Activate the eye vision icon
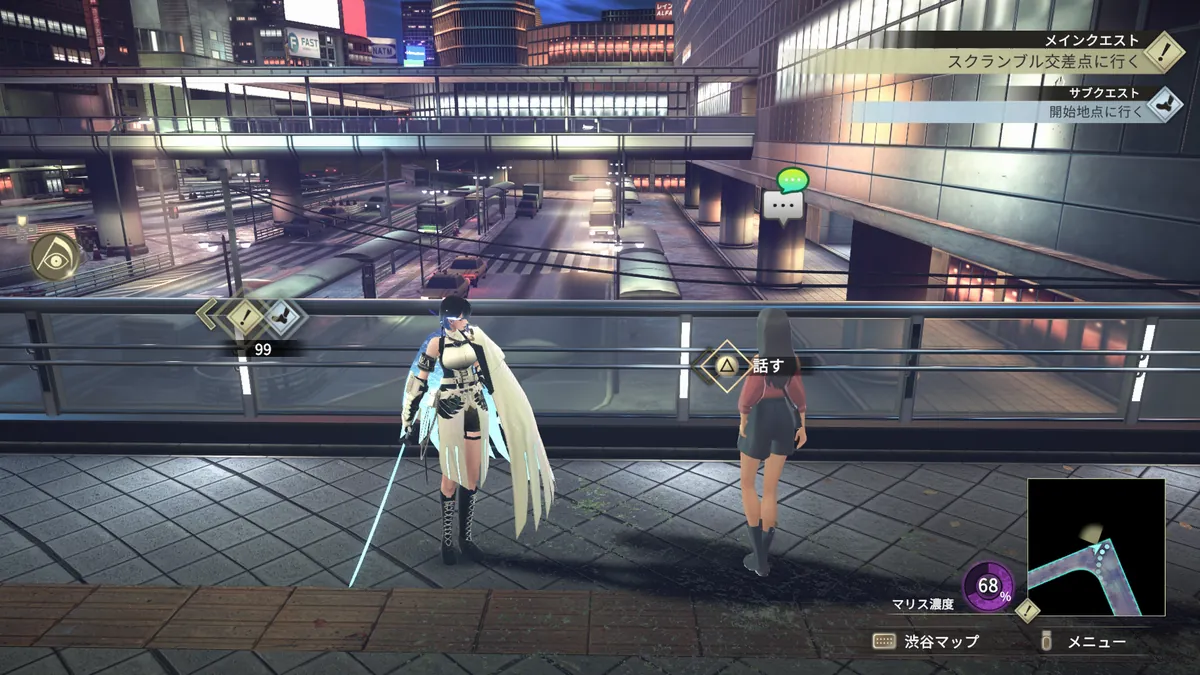Image resolution: width=1200 pixels, height=675 pixels. click(54, 257)
